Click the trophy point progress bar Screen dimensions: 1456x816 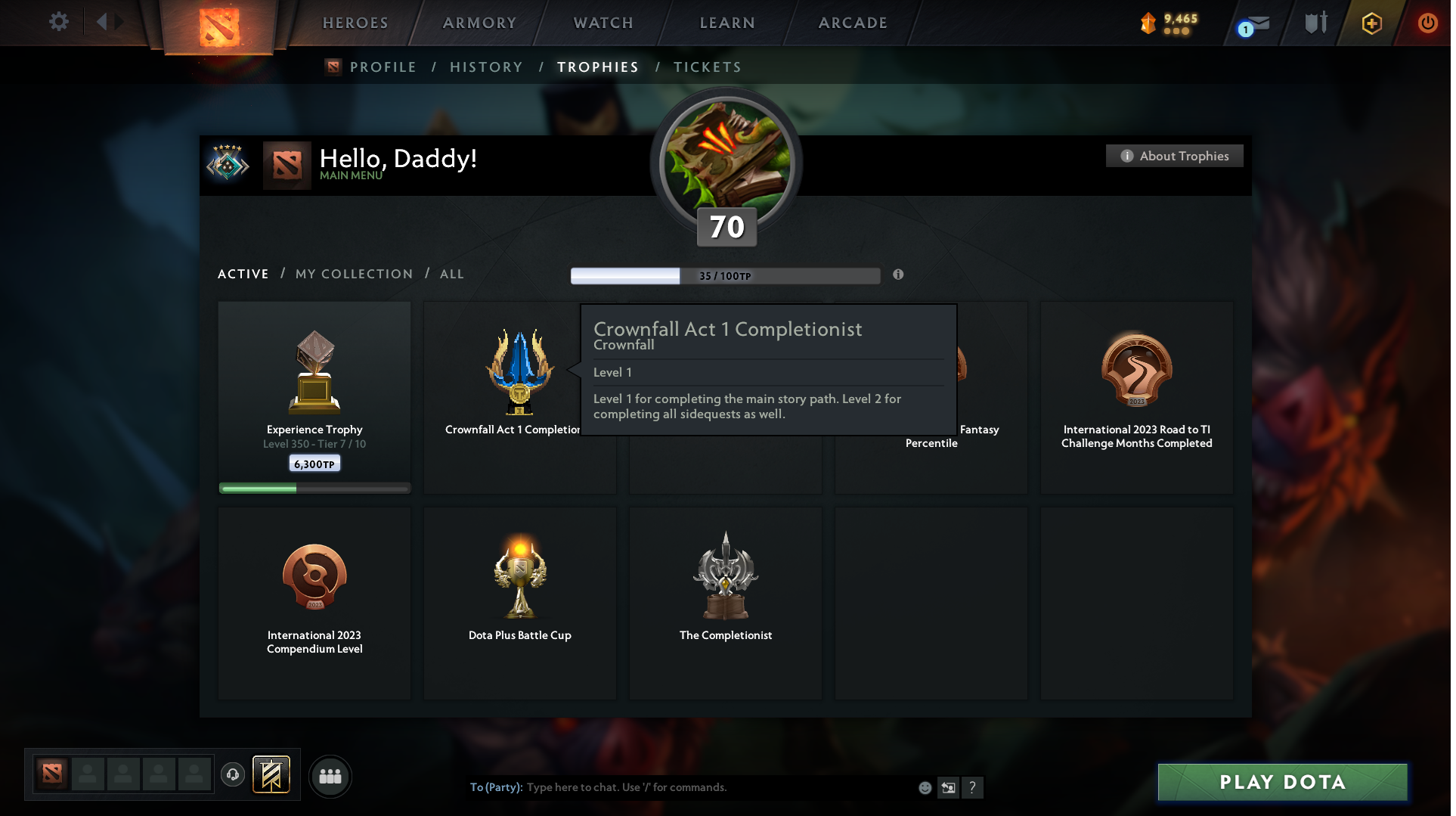coord(724,275)
